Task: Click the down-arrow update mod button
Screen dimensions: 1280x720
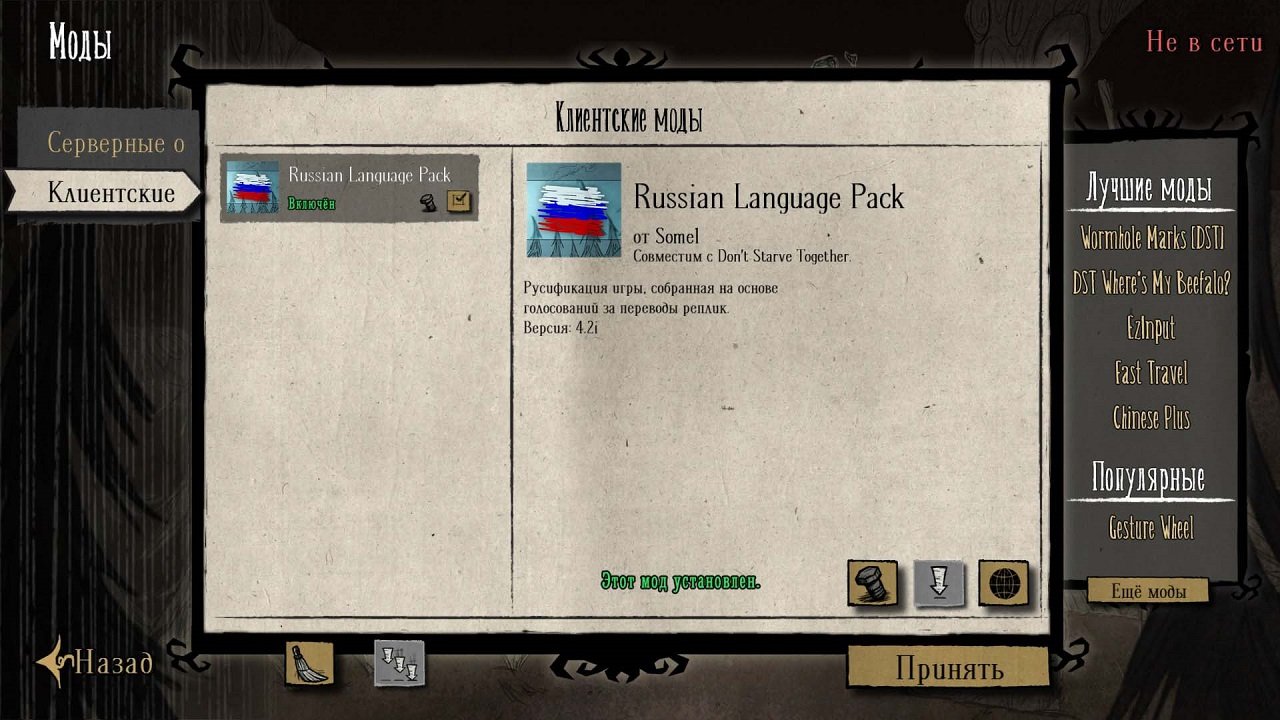Action: pos(939,583)
